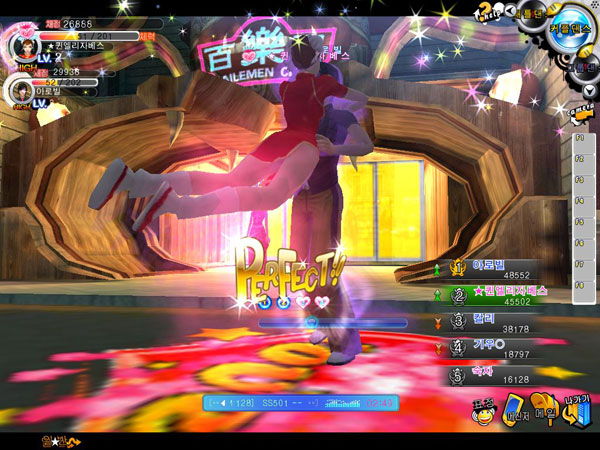Exit the room with 나가기 button
The image size is (600, 450).
click(577, 409)
